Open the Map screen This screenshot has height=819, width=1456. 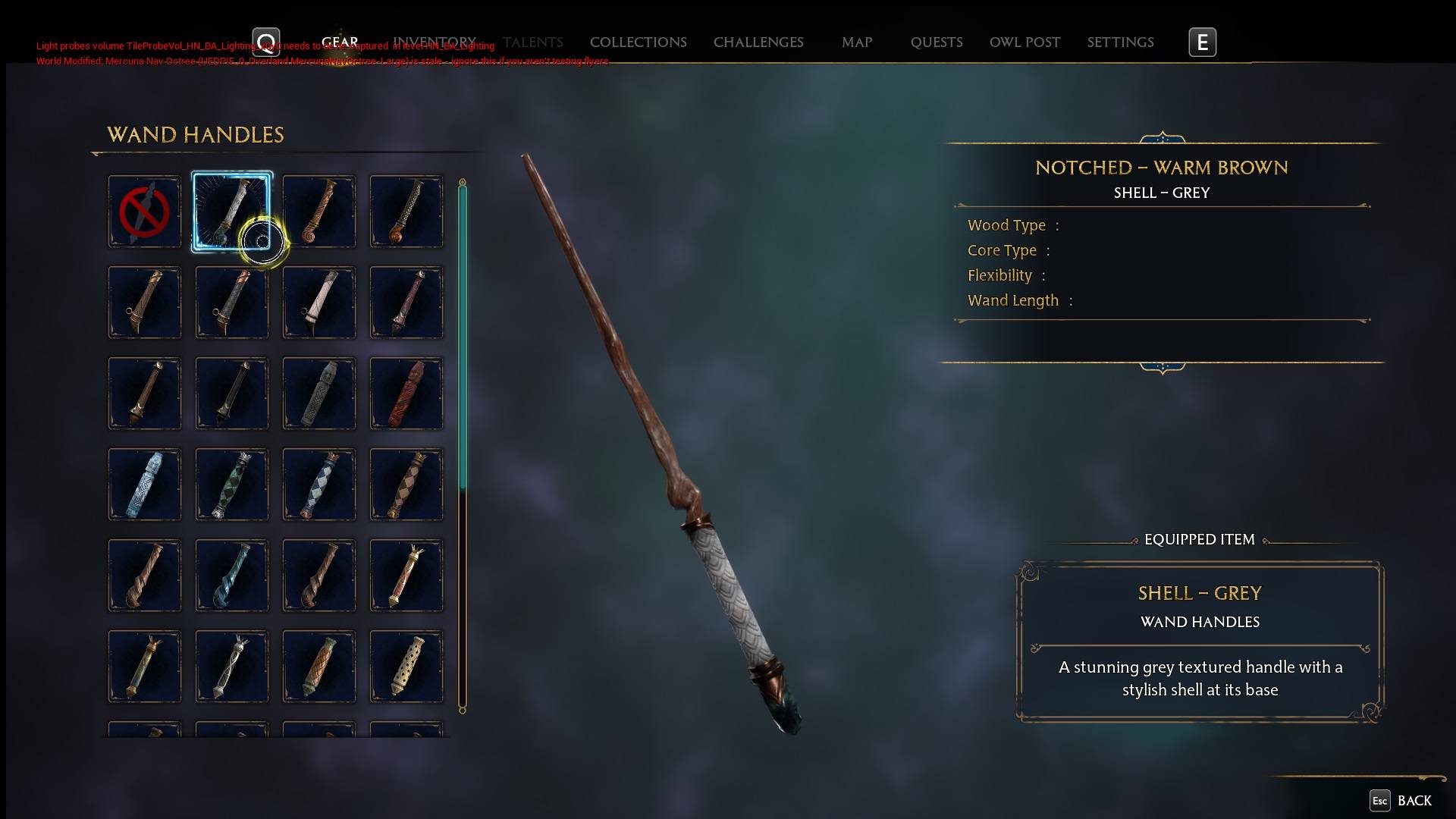pos(856,42)
